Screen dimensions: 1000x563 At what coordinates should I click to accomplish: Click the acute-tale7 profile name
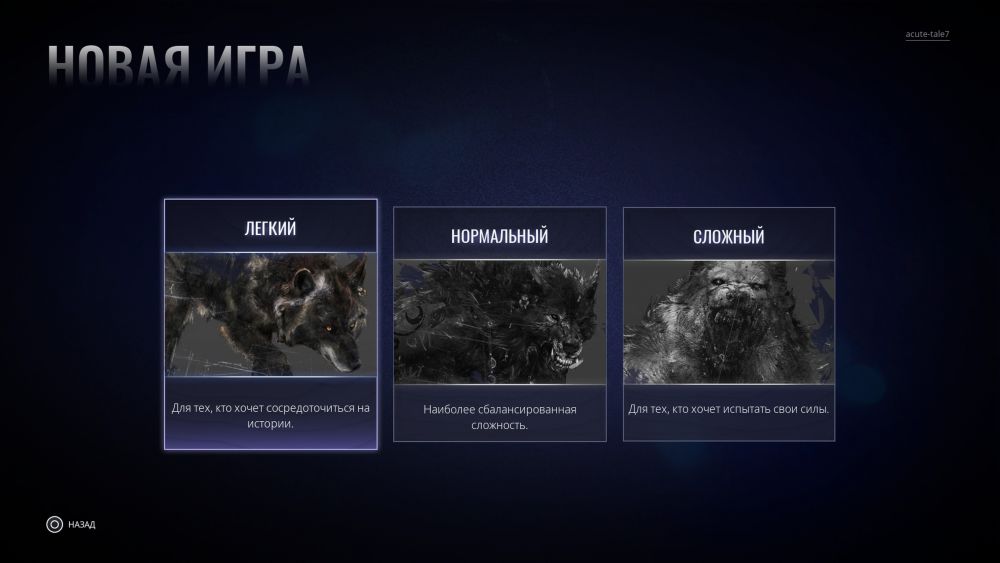tap(927, 35)
